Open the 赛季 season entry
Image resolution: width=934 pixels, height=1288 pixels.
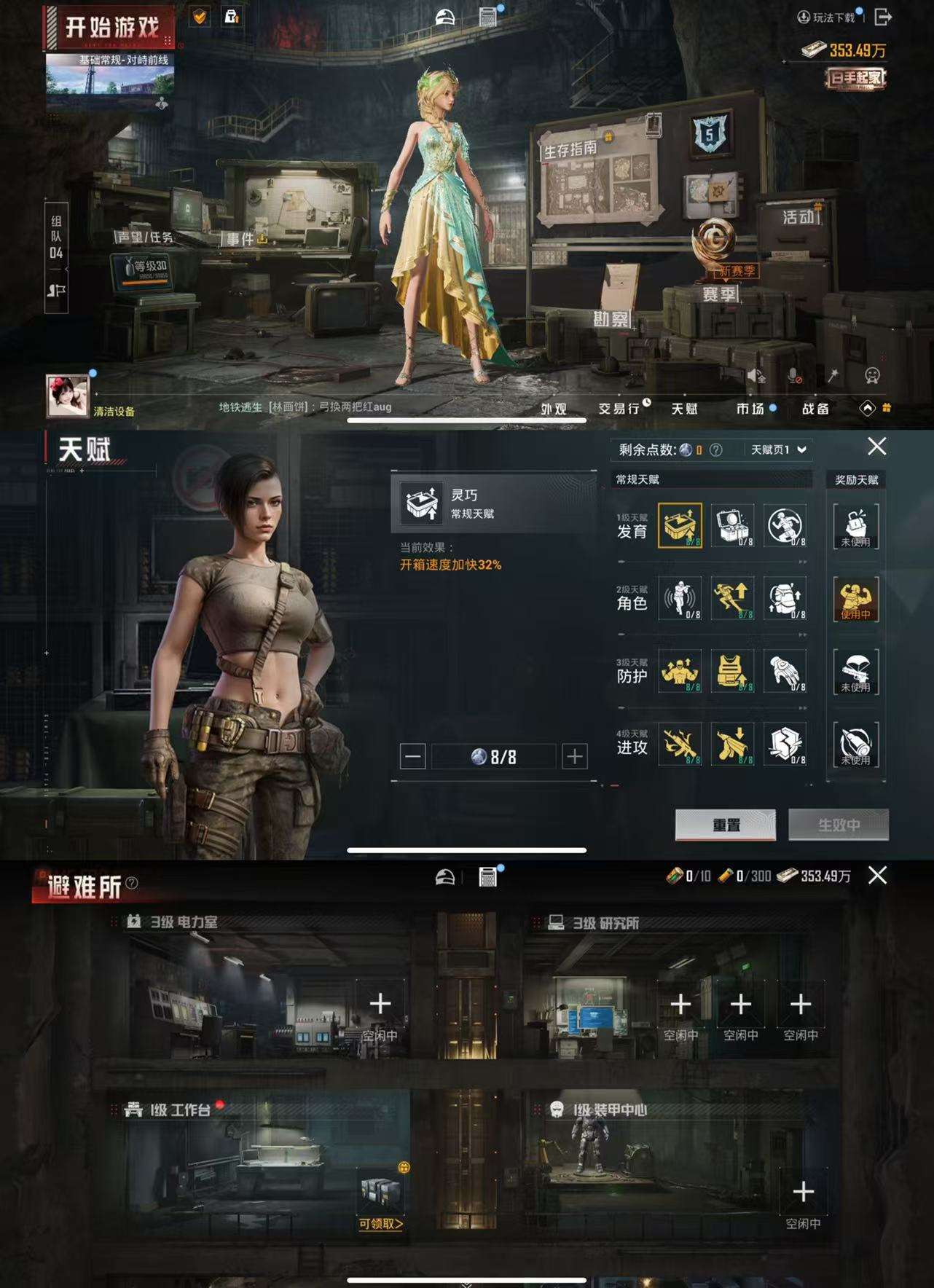click(719, 294)
